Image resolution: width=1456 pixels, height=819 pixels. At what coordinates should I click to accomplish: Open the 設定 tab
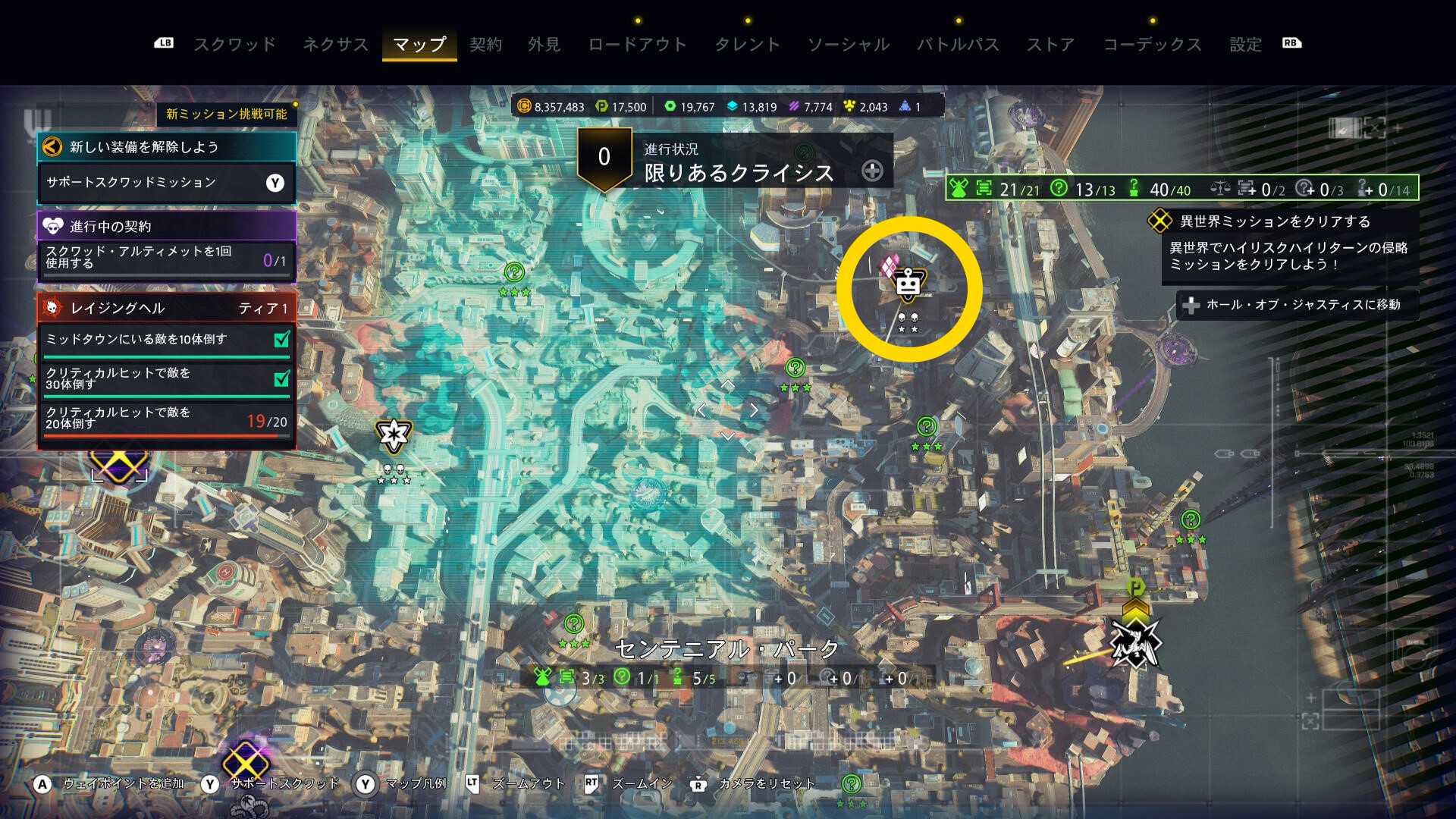1245,44
